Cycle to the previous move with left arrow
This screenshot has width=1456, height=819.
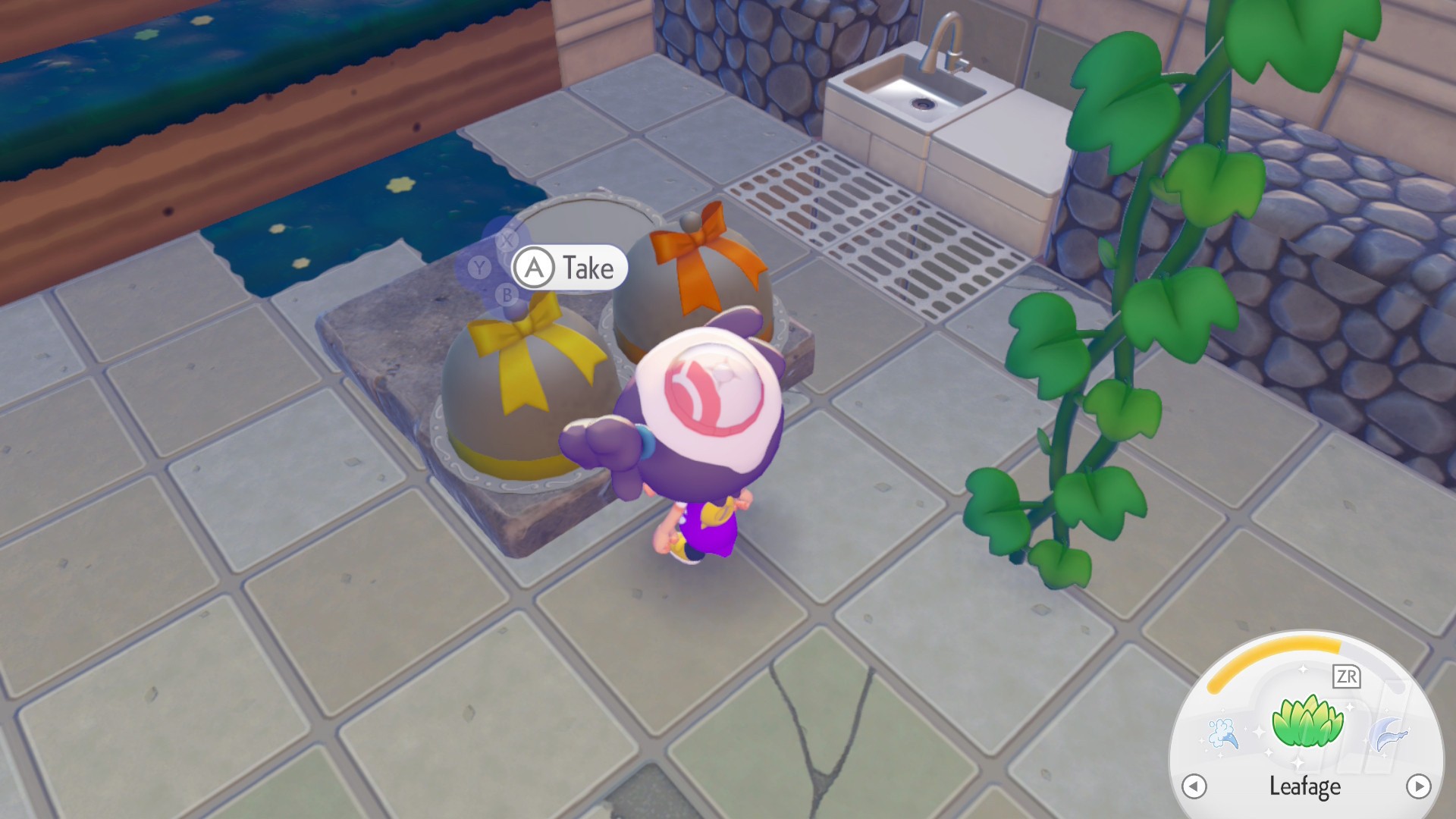click(x=1194, y=786)
